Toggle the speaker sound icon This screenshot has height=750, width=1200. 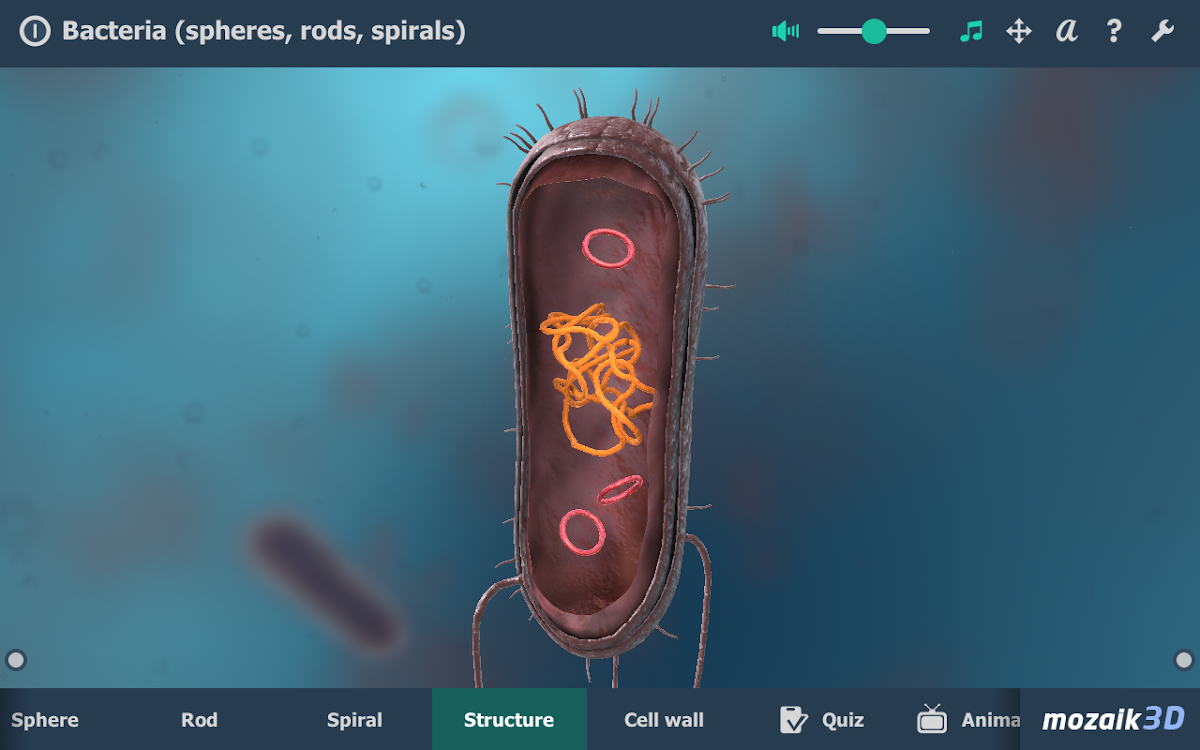click(786, 31)
